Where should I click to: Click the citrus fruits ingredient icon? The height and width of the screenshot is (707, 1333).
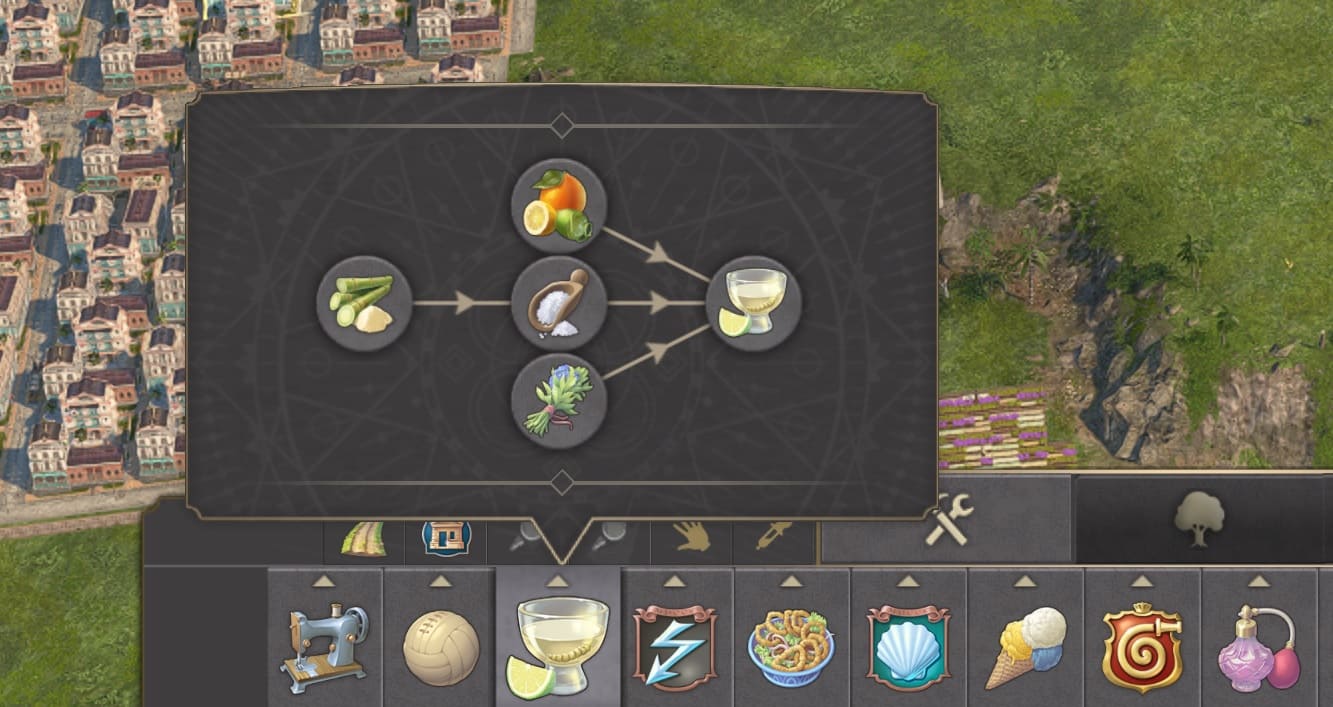click(558, 207)
